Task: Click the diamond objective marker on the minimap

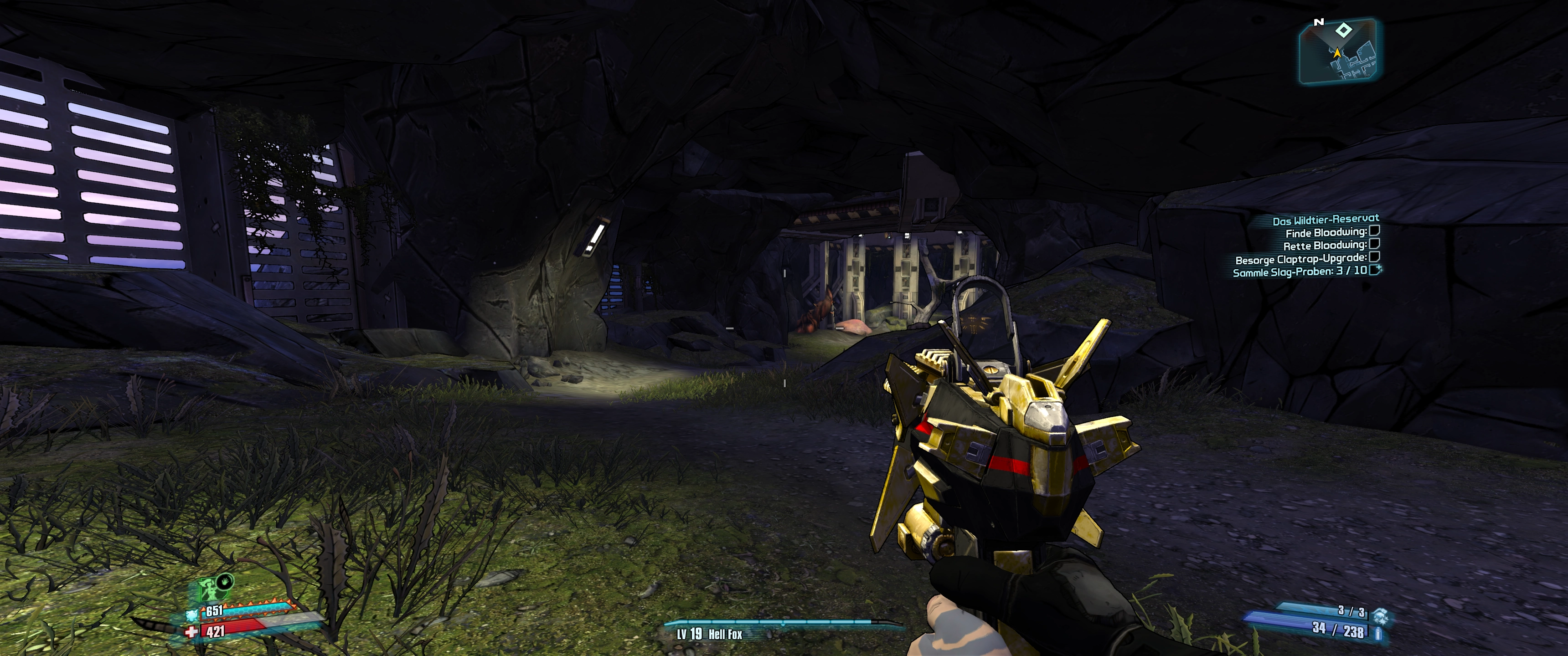Action: 1343,30
